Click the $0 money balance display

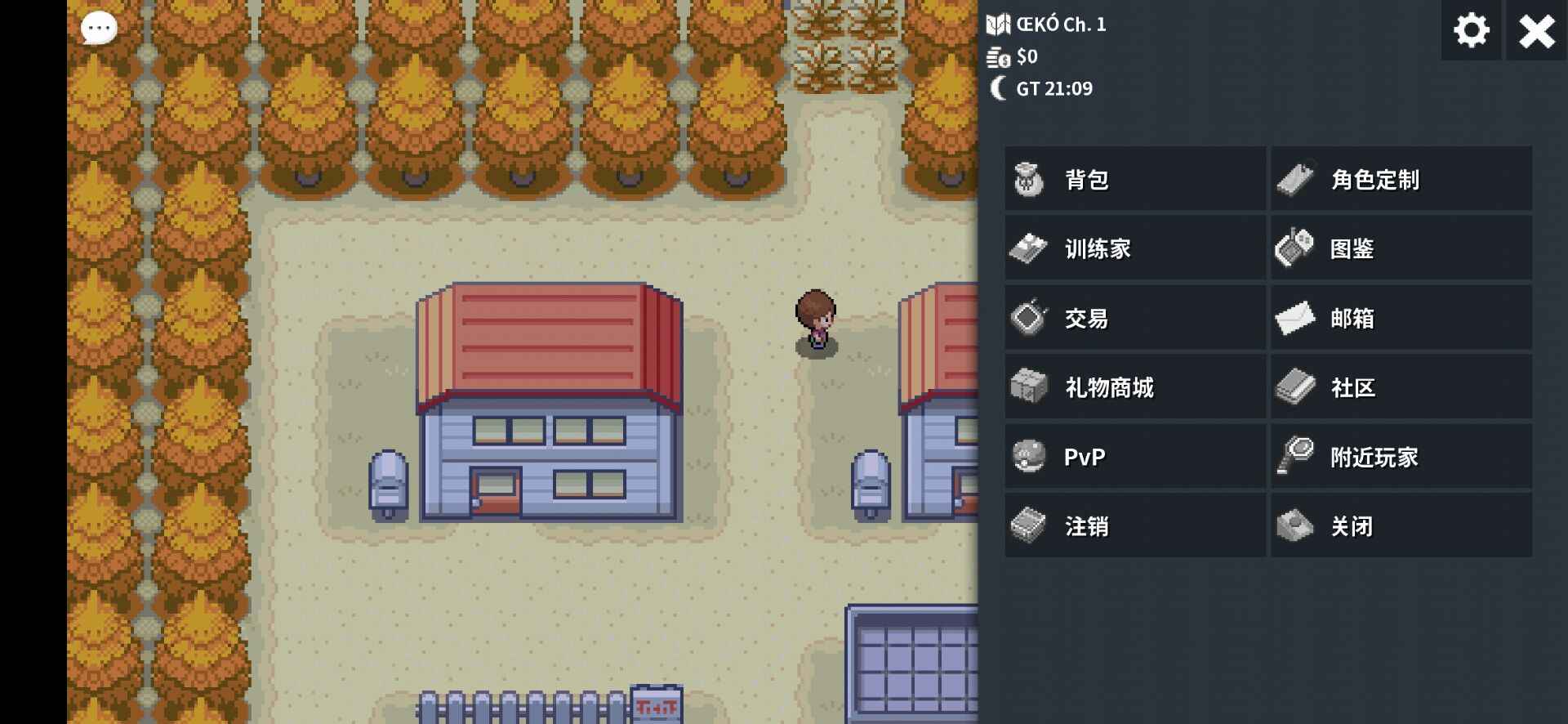tap(1028, 57)
